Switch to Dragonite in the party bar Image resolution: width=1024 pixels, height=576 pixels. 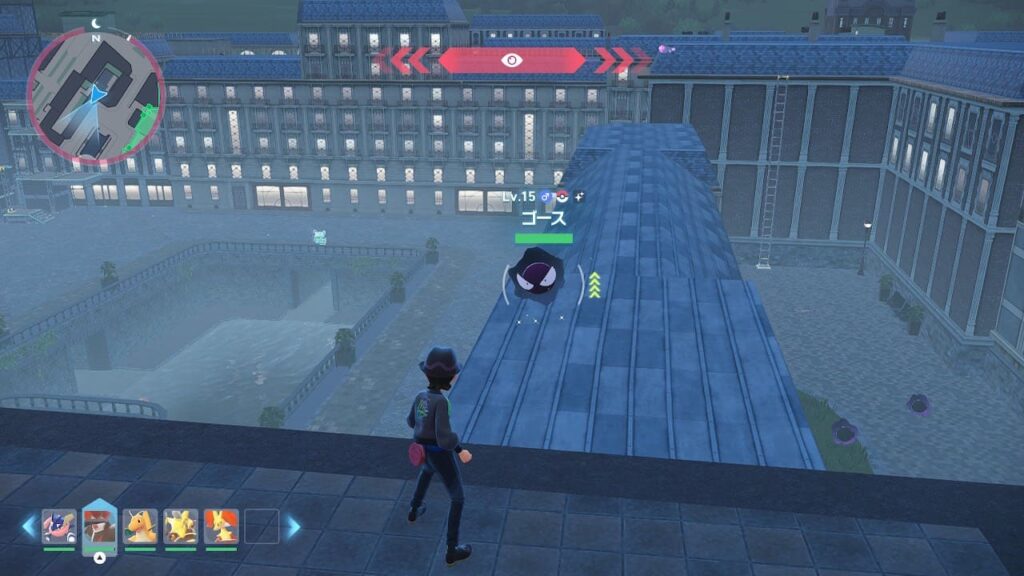point(140,527)
